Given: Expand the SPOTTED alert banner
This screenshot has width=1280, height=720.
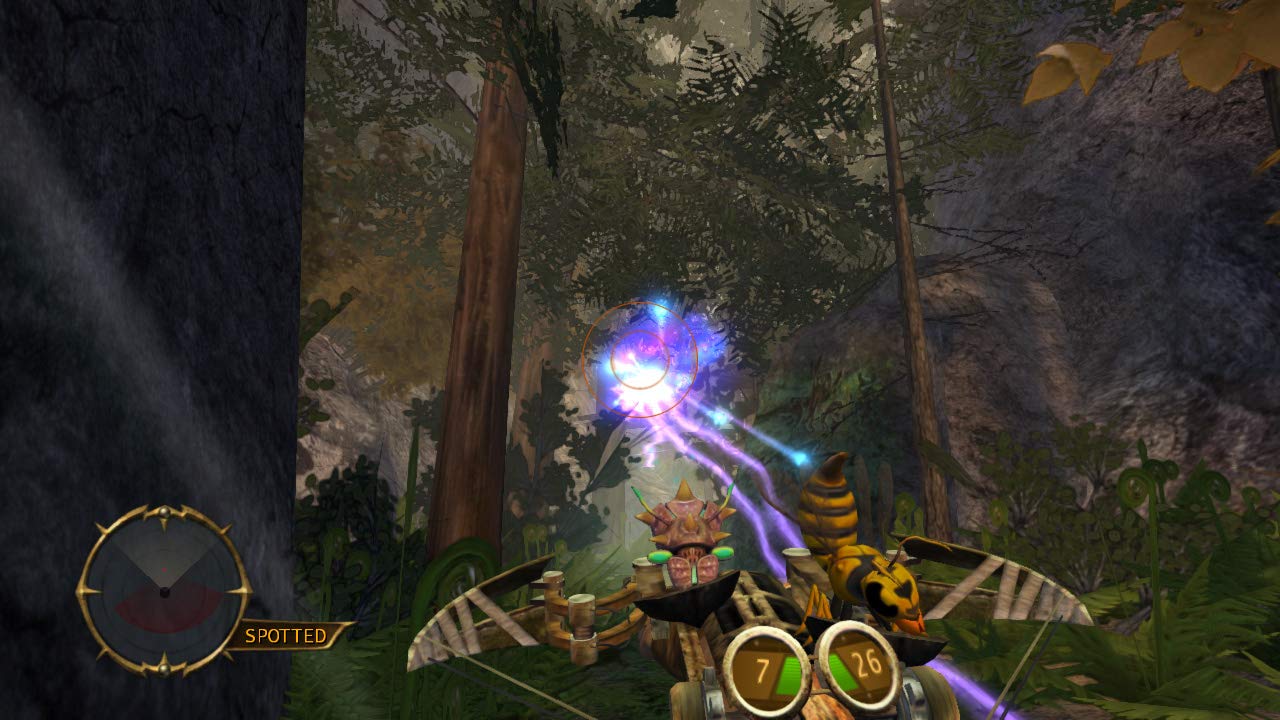Looking at the screenshot, I should click(290, 633).
